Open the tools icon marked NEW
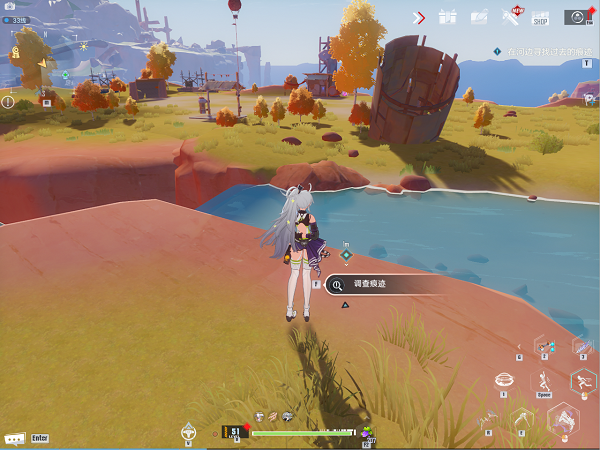This screenshot has height=450, width=600. 510,17
